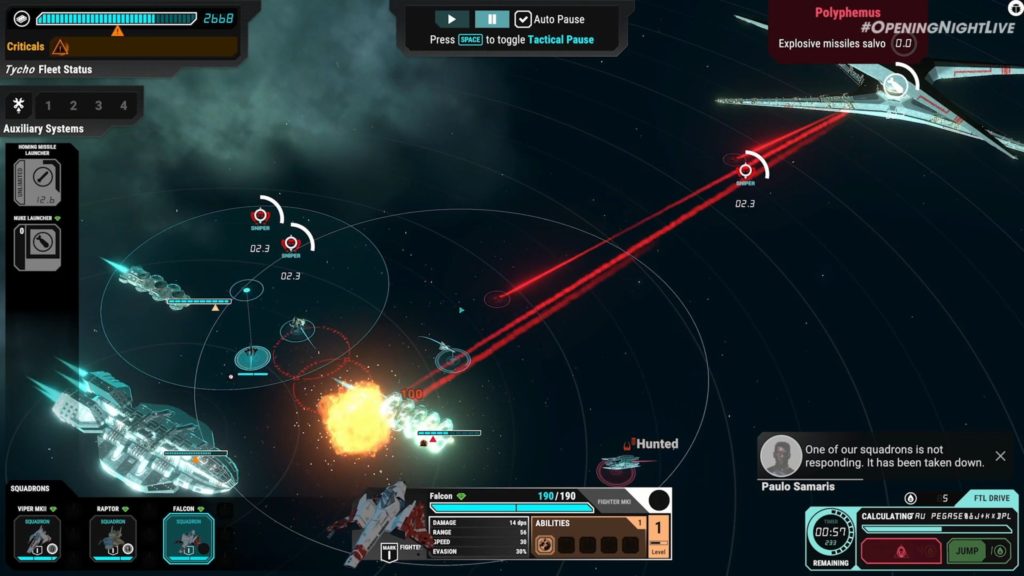Toggle the Auto Pause checkbox
The height and width of the screenshot is (576, 1024).
tap(523, 19)
